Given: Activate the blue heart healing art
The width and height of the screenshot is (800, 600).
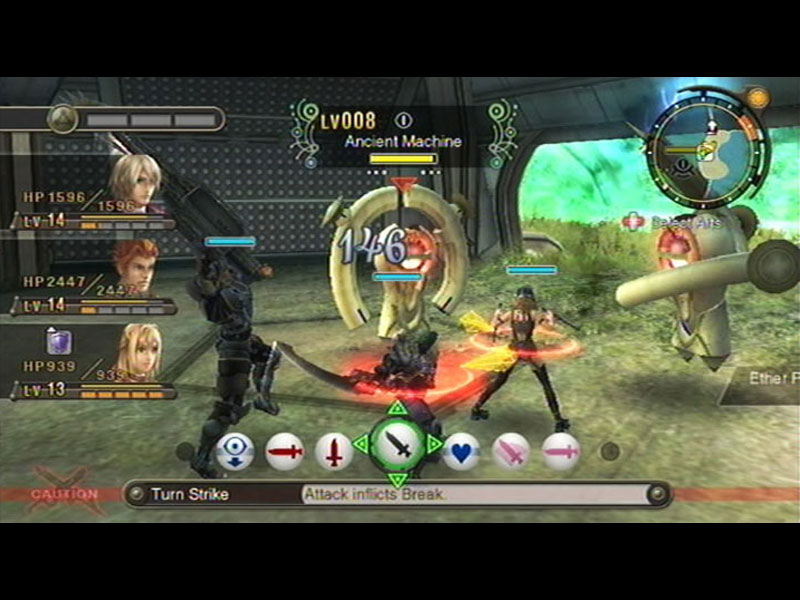Looking at the screenshot, I should pos(461,451).
